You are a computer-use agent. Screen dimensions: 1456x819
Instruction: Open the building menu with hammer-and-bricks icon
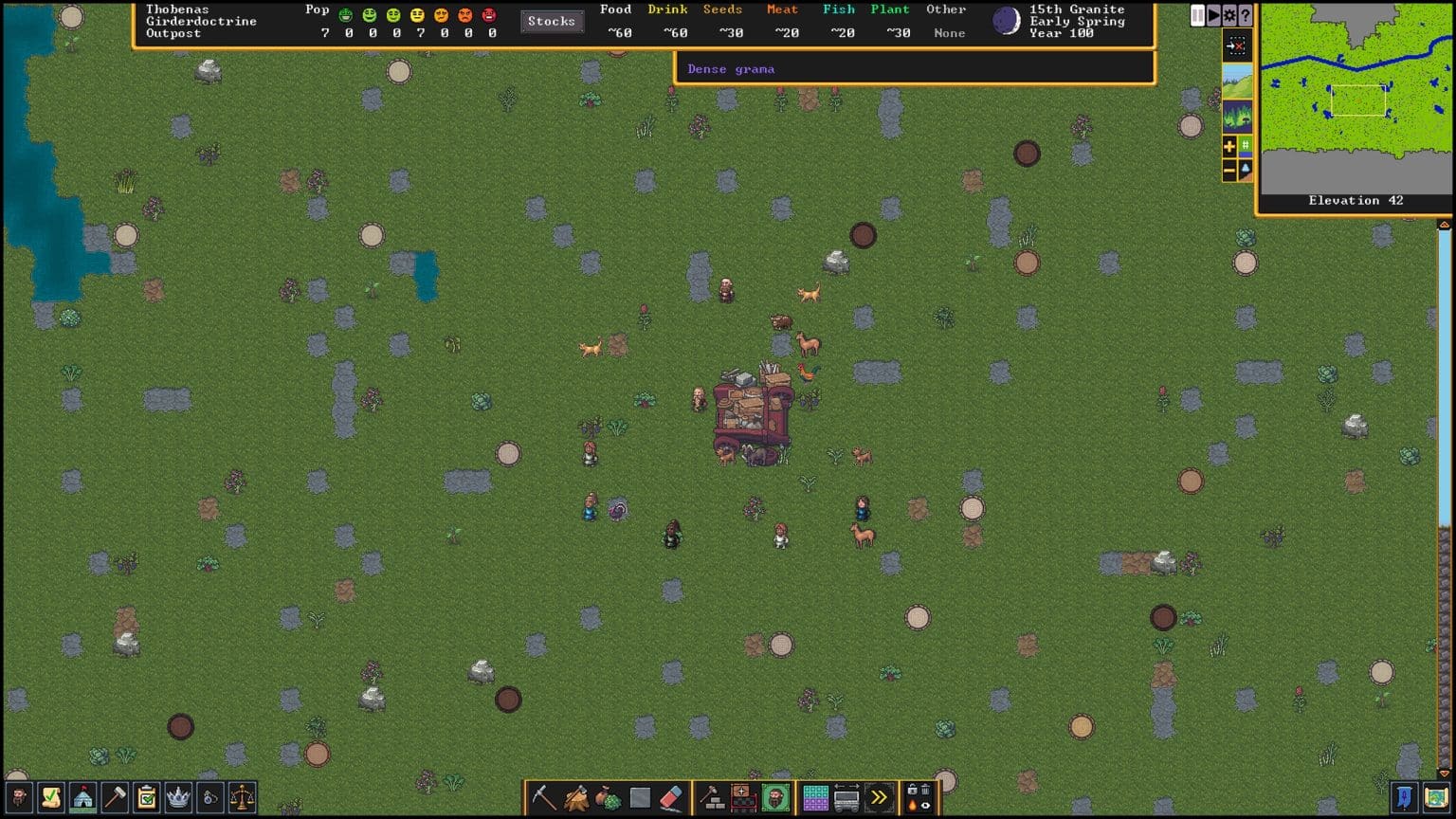[712, 799]
